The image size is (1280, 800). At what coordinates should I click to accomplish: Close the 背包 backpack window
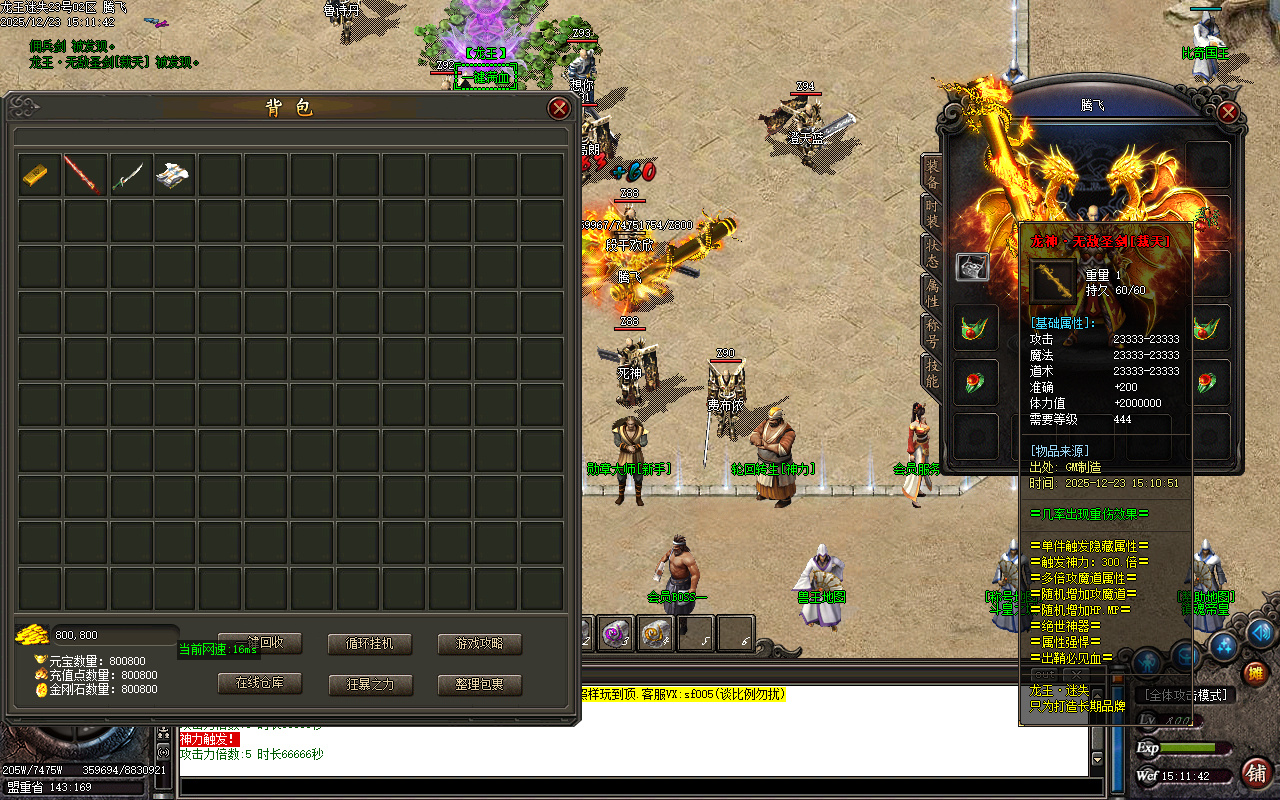[x=559, y=109]
